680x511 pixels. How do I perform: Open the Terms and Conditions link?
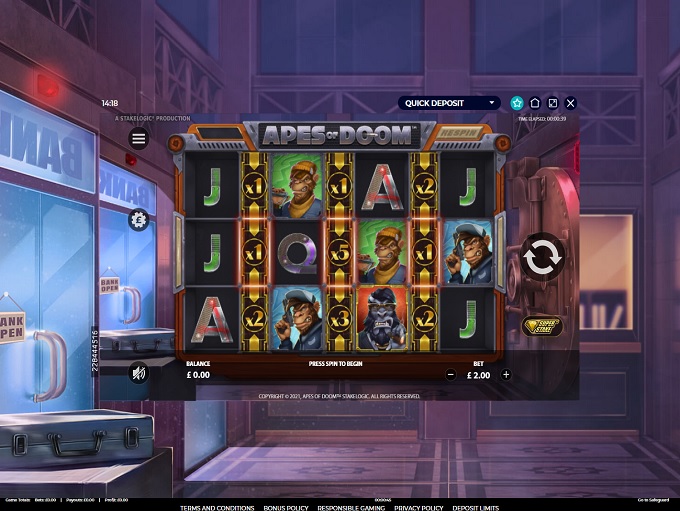tap(217, 507)
